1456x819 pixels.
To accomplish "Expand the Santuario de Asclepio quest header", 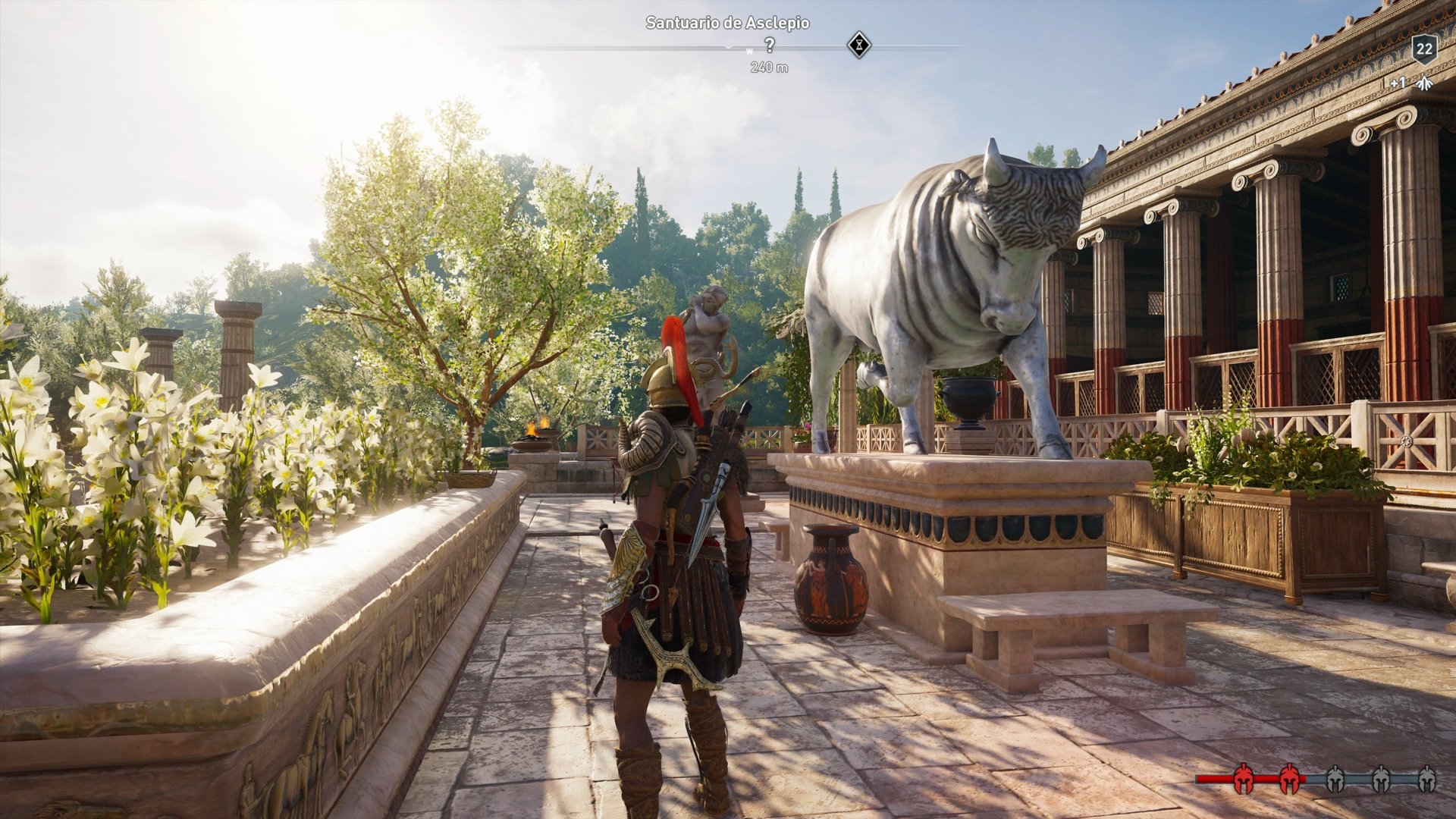I will click(728, 24).
